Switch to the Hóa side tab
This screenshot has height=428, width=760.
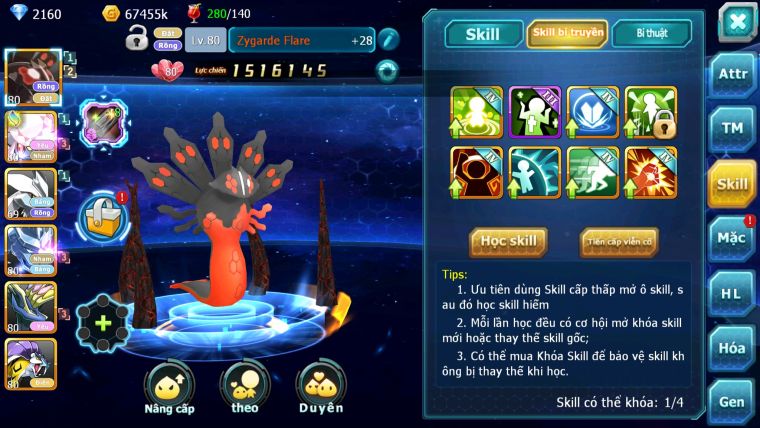coord(731,348)
